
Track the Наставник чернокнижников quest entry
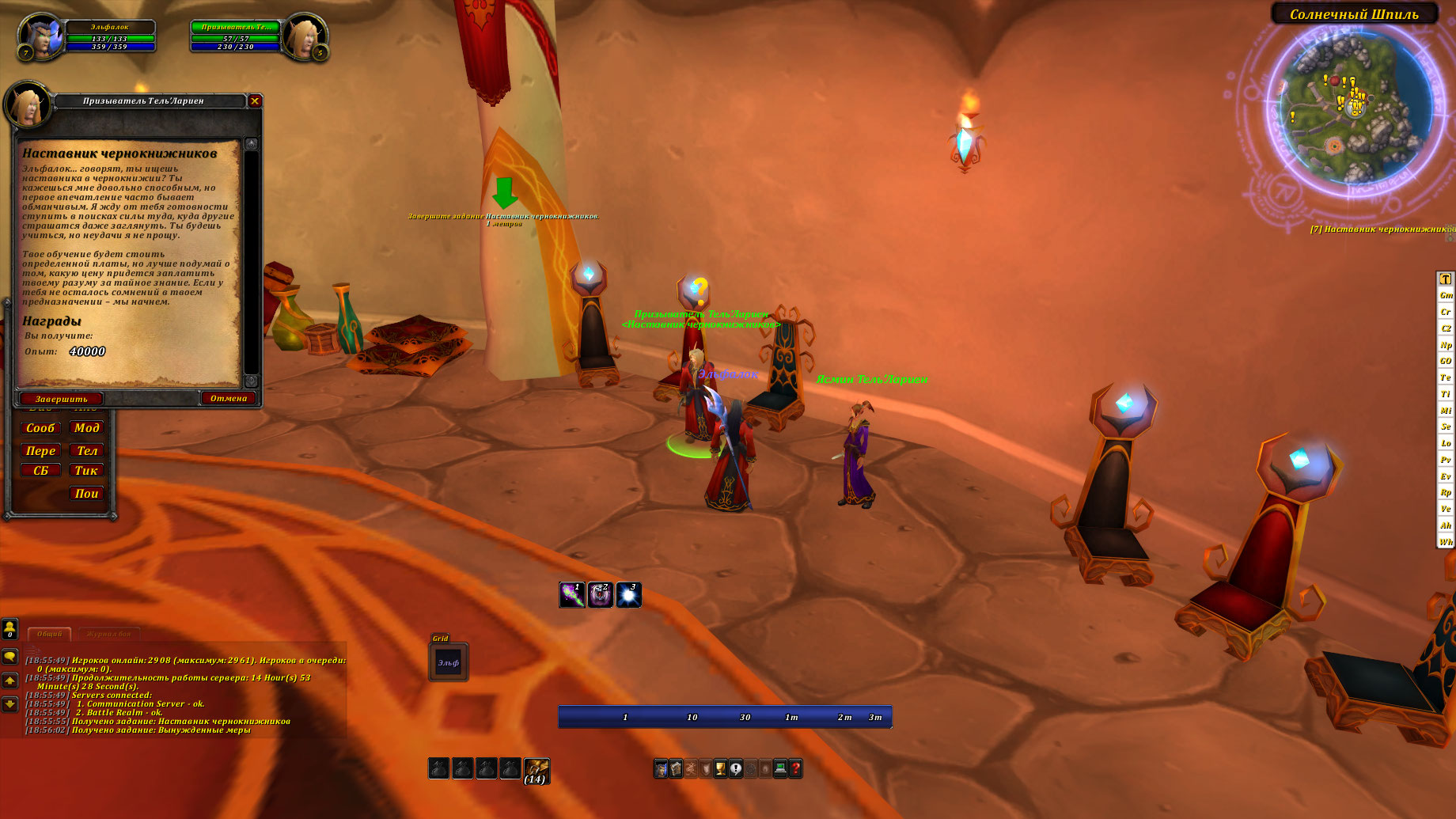pyautogui.click(x=1381, y=229)
